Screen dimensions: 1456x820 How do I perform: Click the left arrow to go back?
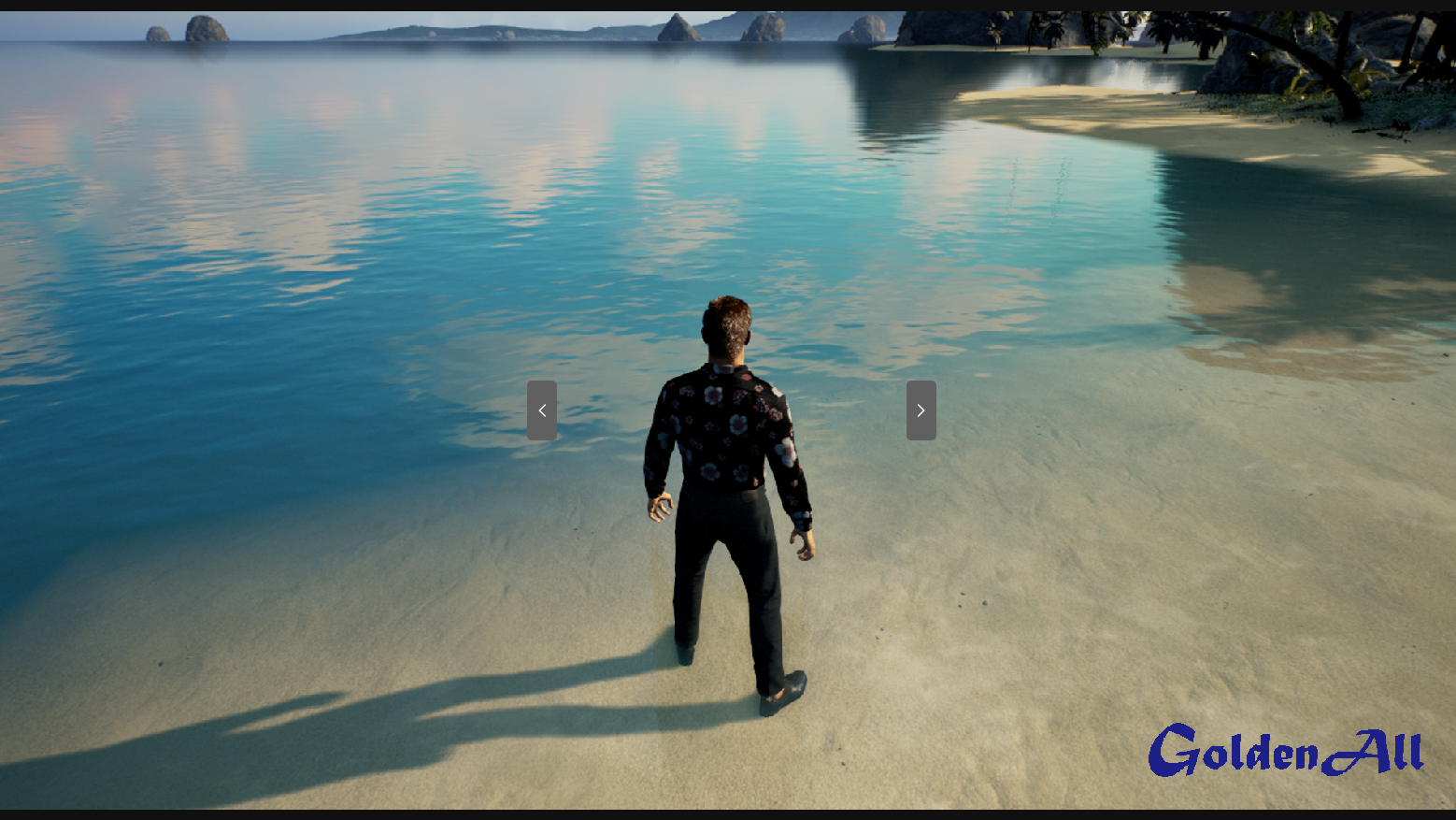coord(542,410)
